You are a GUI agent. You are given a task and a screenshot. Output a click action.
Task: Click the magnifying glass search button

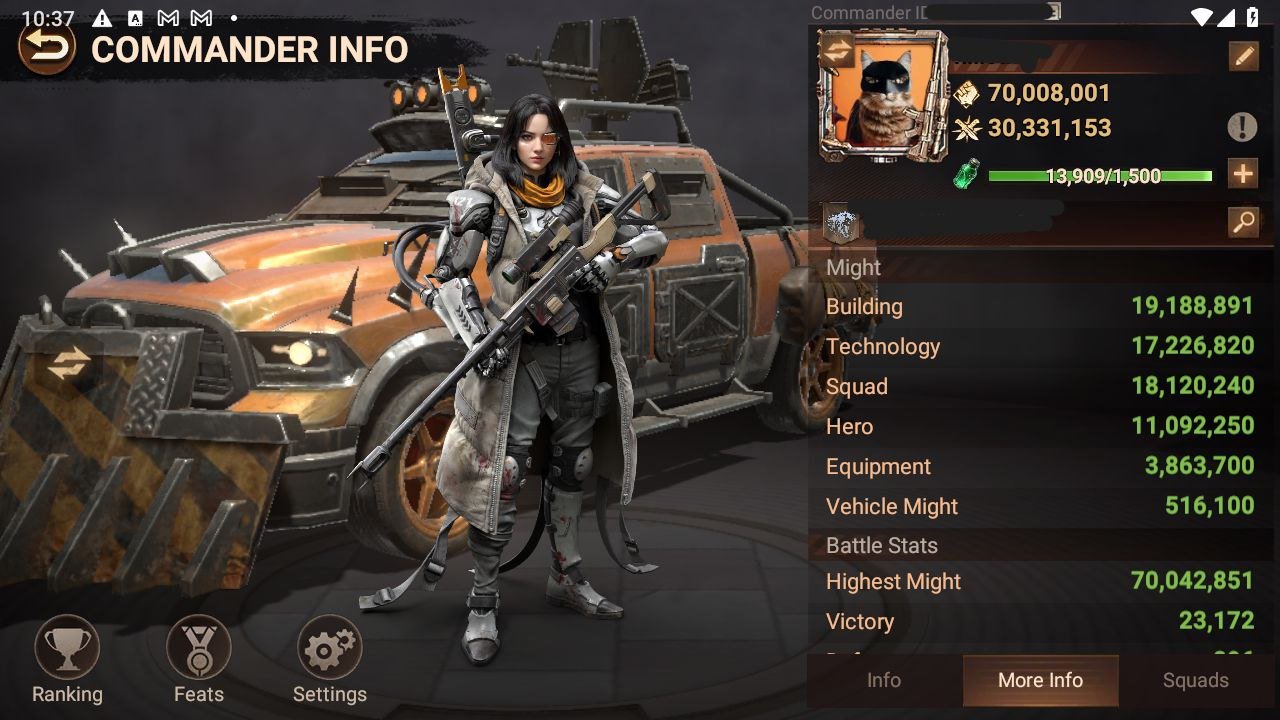(1243, 222)
